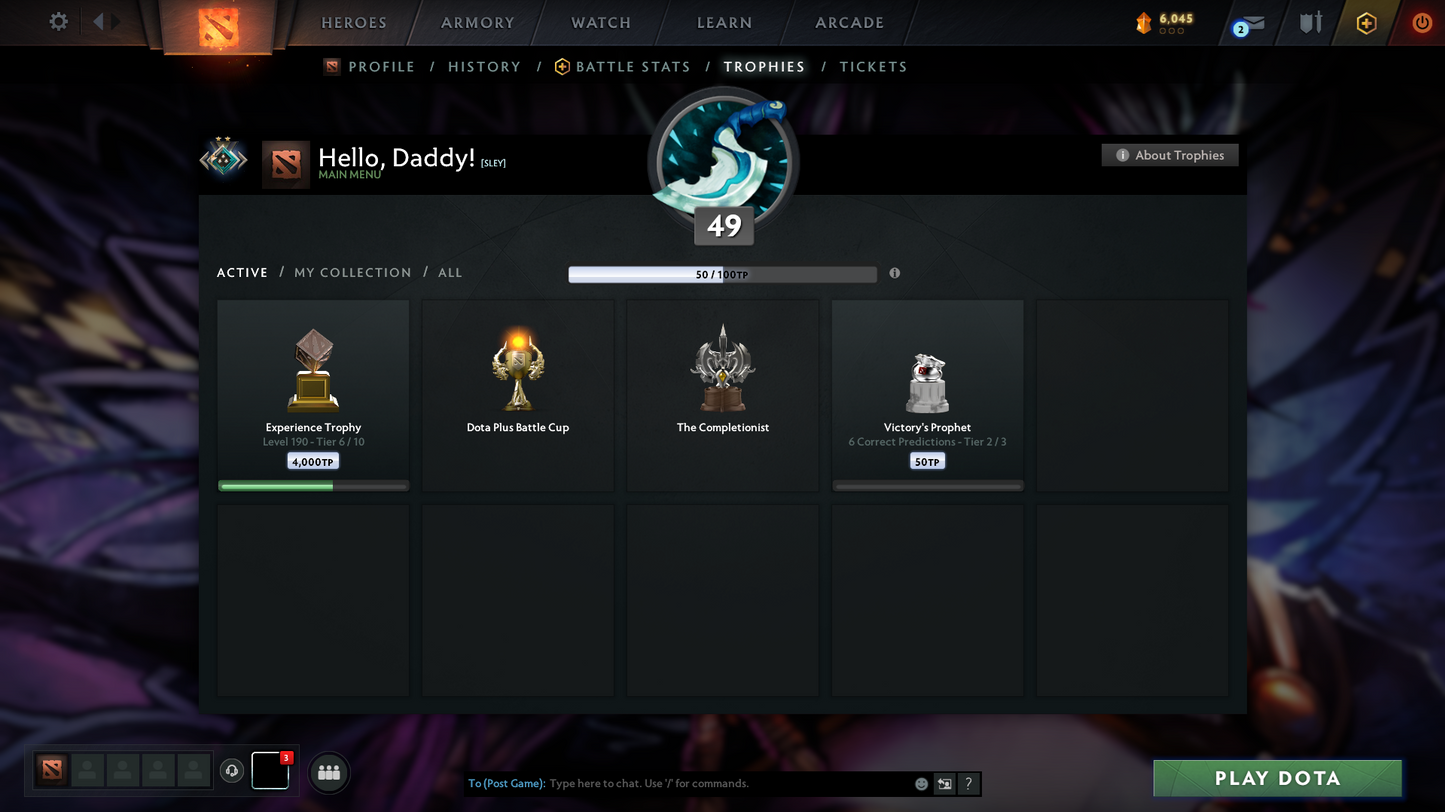Image resolution: width=1445 pixels, height=812 pixels.
Task: Show the Battle Stats tab
Action: point(632,67)
